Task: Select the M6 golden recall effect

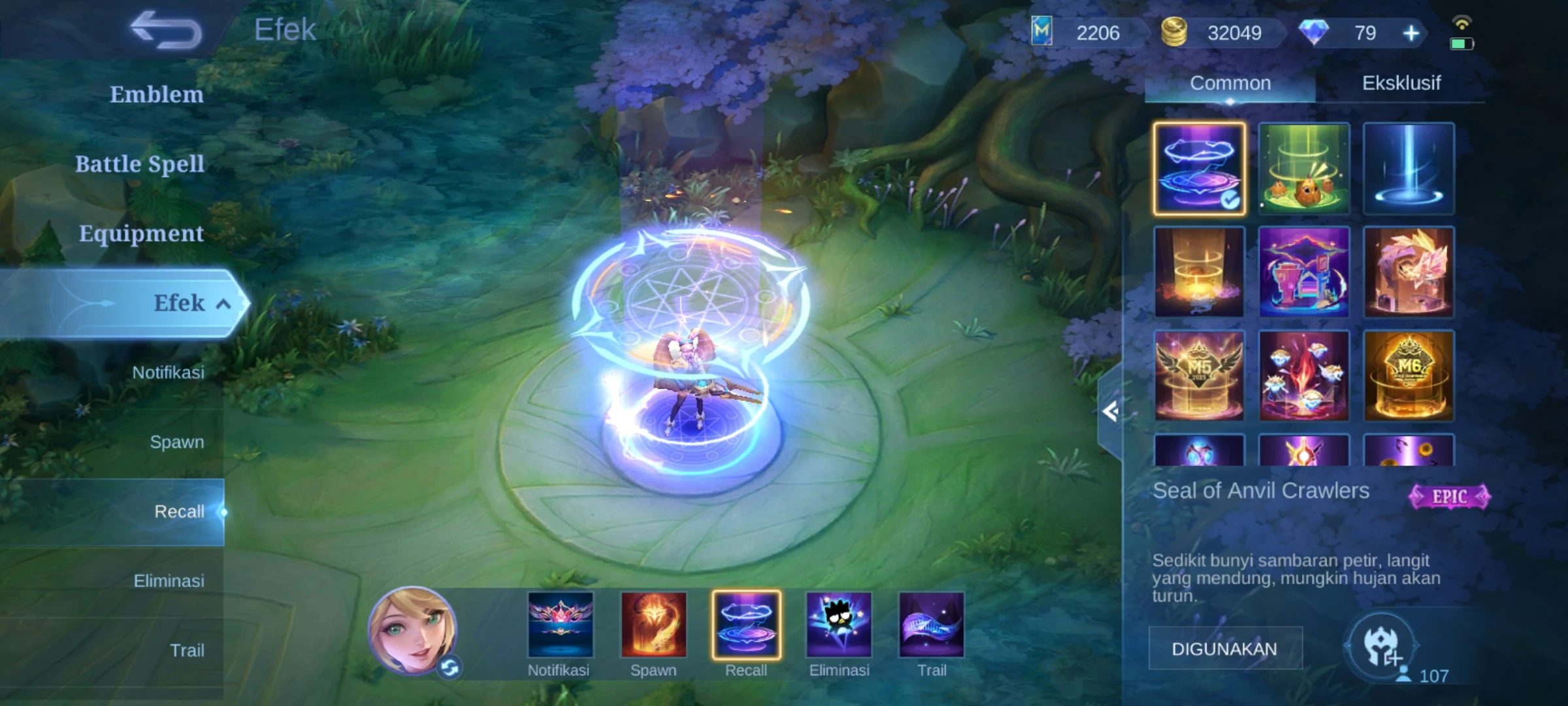Action: tap(1408, 376)
